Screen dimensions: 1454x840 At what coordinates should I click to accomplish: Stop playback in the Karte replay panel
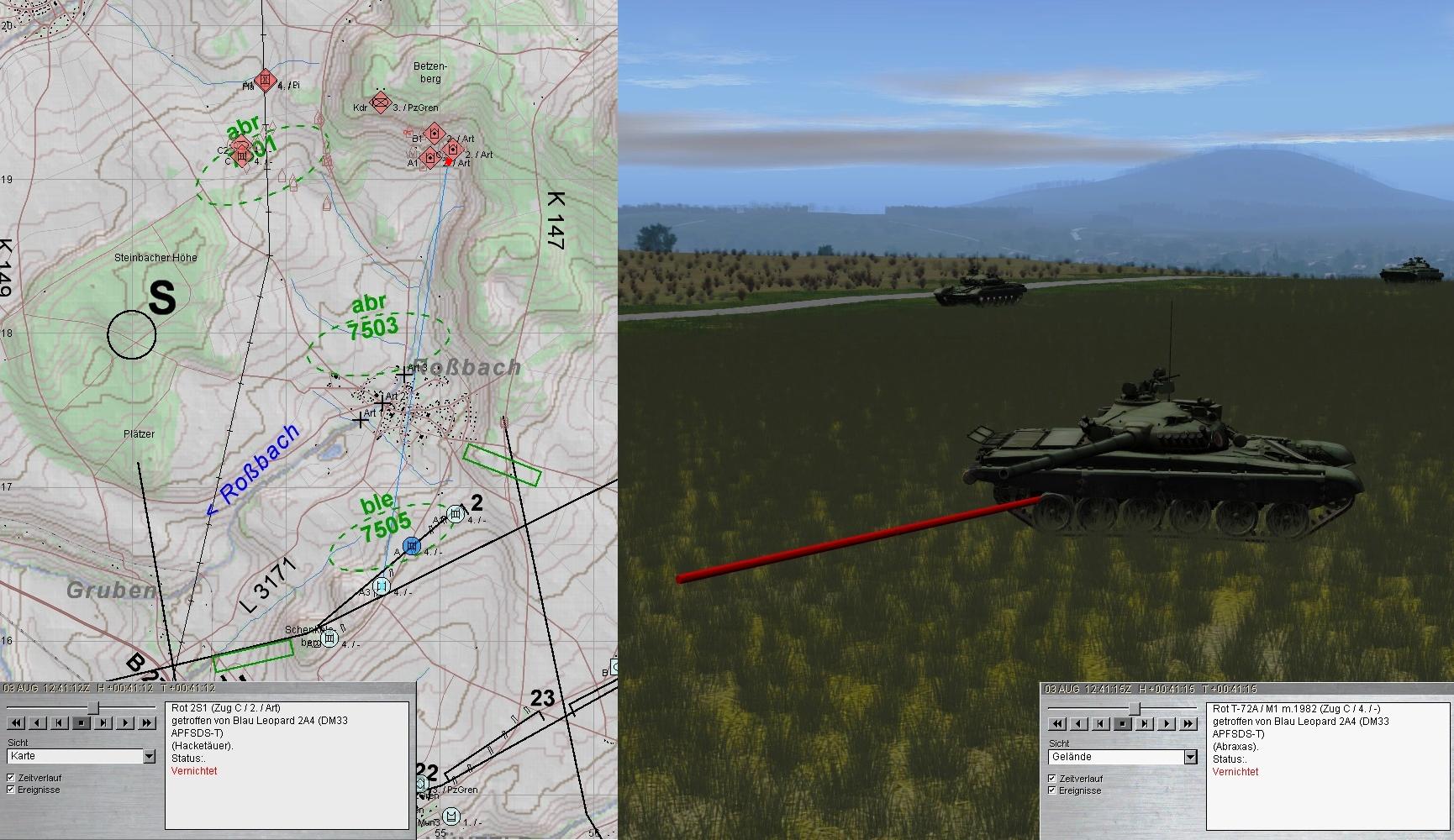pyautogui.click(x=82, y=722)
